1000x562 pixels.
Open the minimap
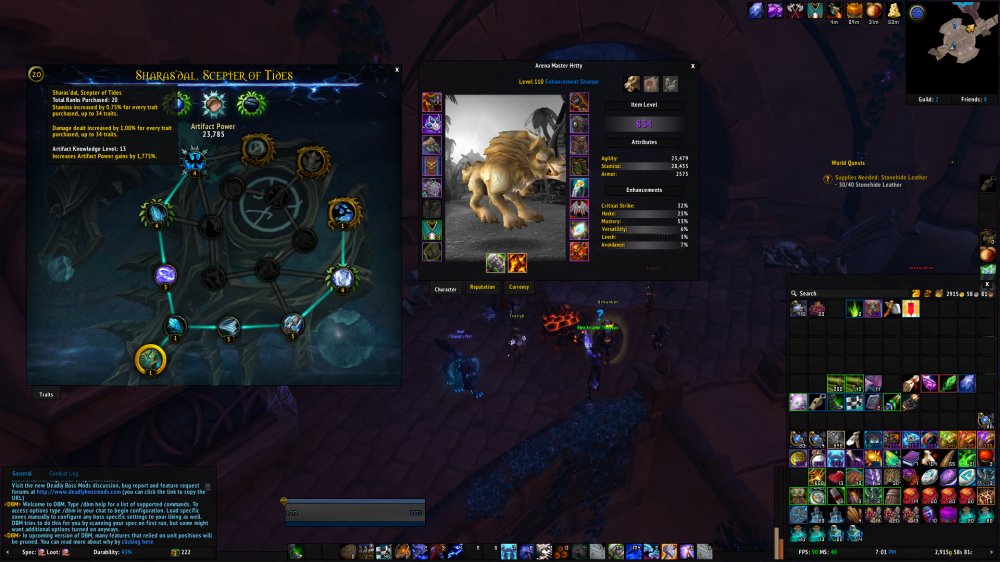949,46
